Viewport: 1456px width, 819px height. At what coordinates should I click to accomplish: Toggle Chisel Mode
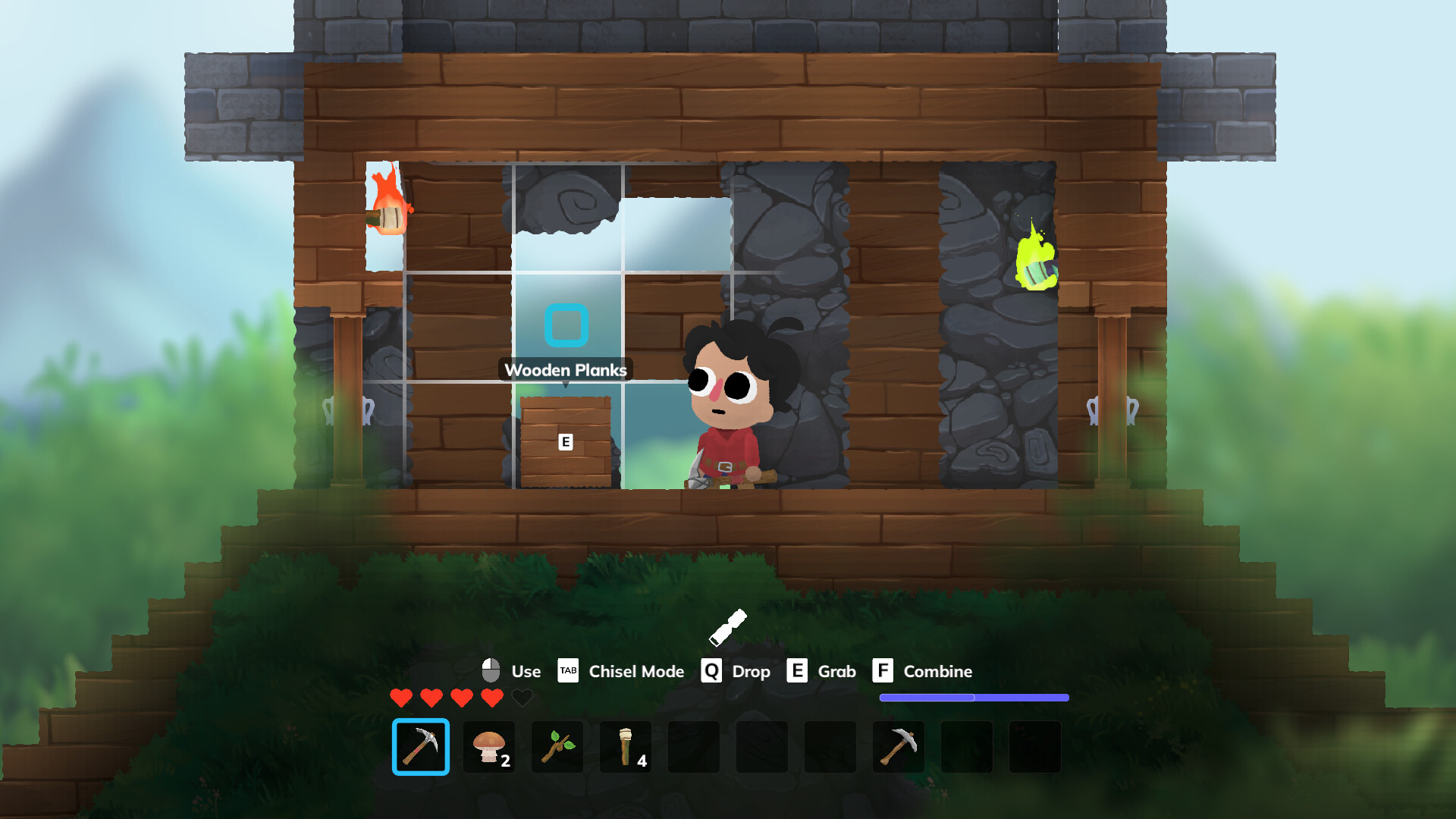[x=635, y=672]
